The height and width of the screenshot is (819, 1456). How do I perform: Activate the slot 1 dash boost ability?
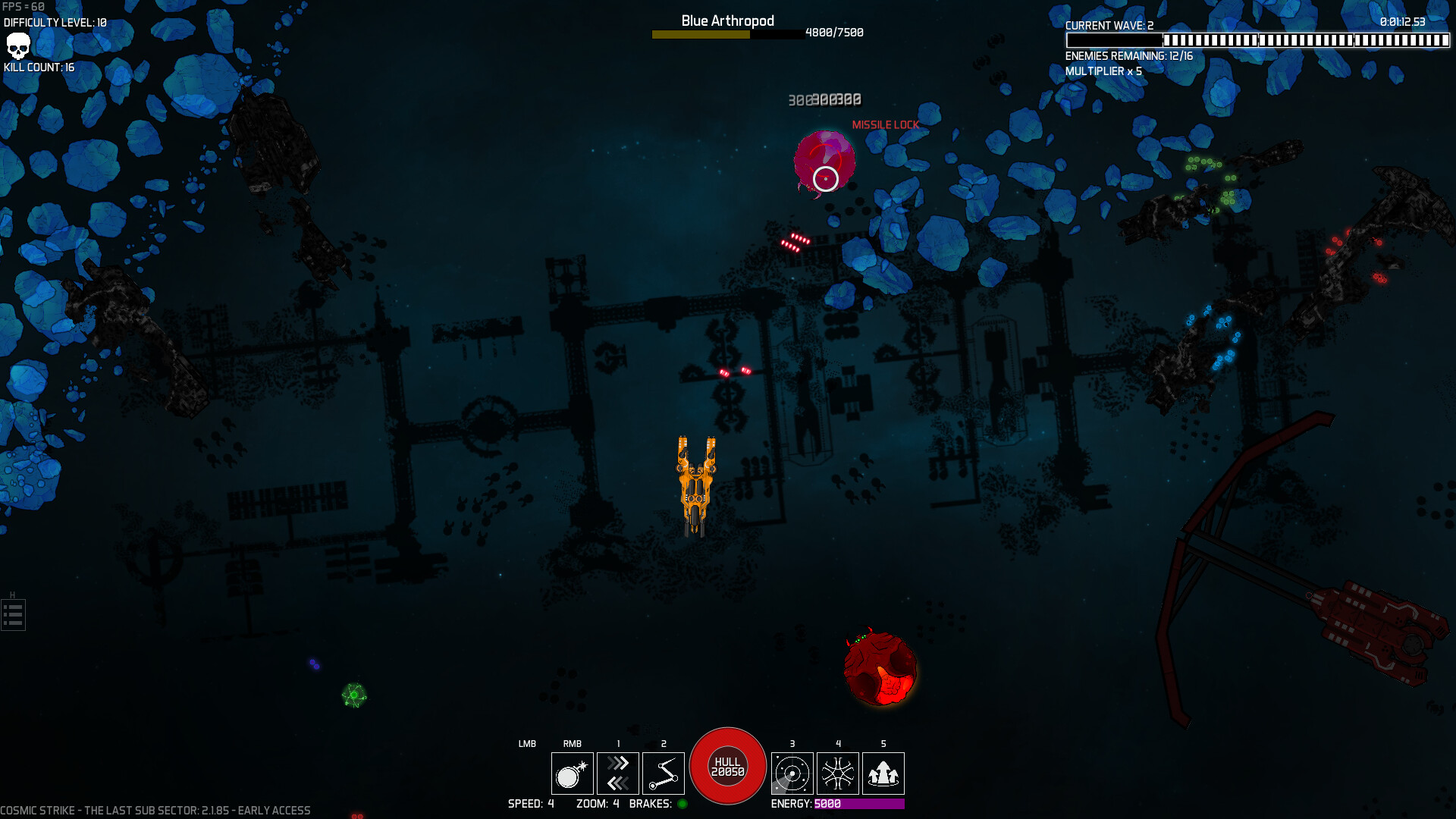(618, 773)
